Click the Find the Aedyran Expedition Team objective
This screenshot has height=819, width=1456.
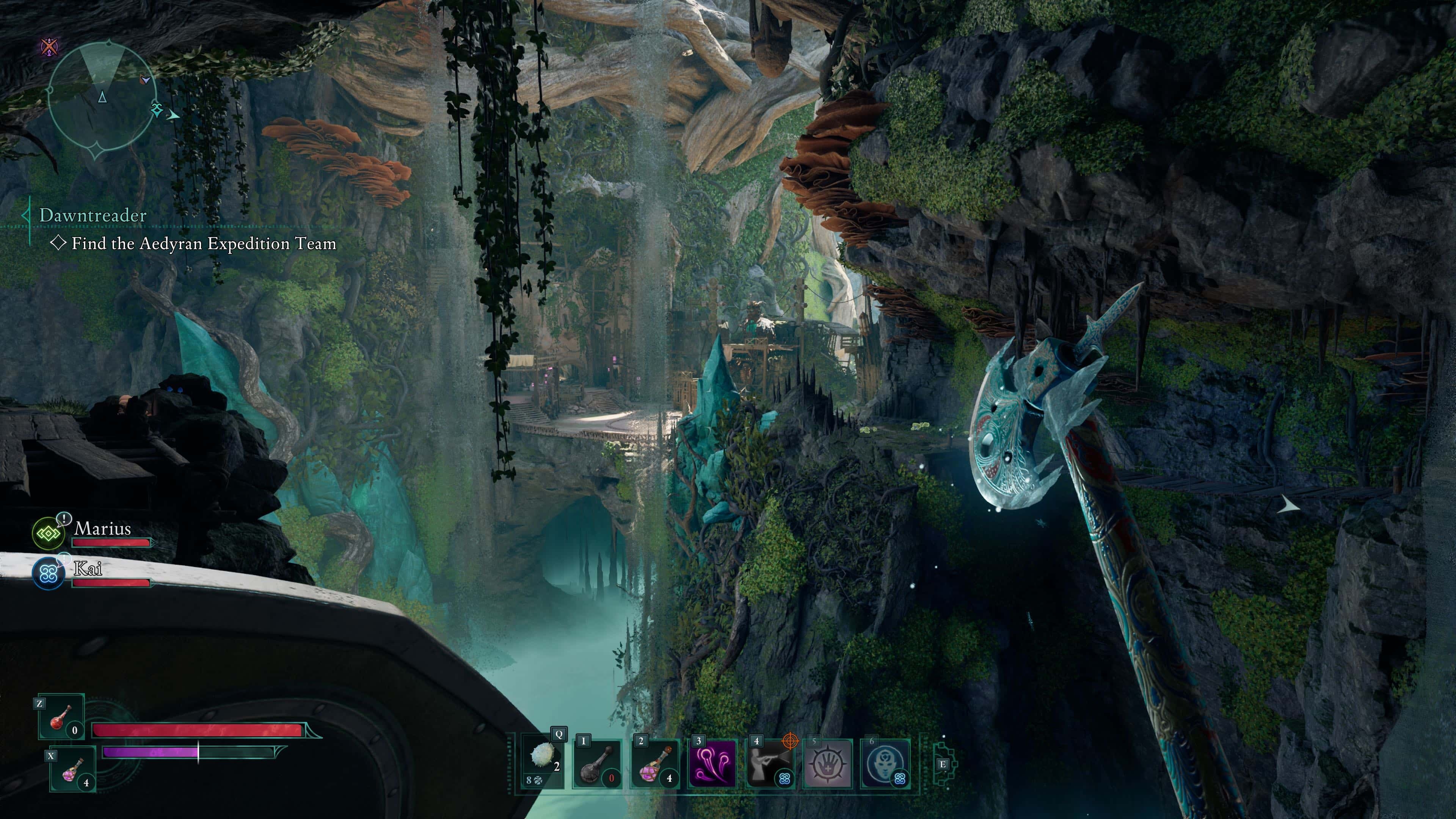point(204,243)
